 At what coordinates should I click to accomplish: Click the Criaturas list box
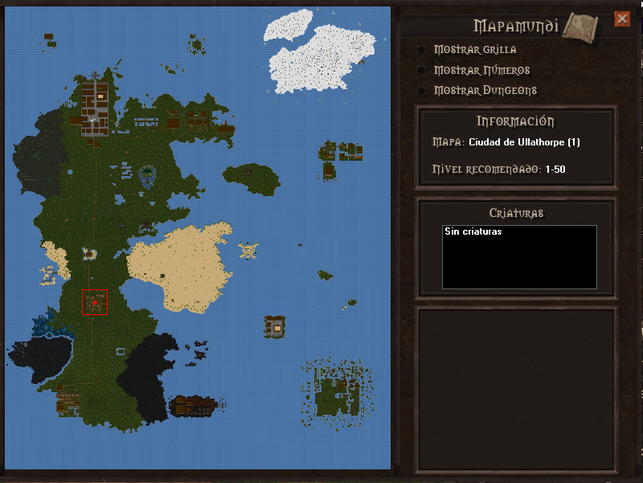(x=519, y=257)
